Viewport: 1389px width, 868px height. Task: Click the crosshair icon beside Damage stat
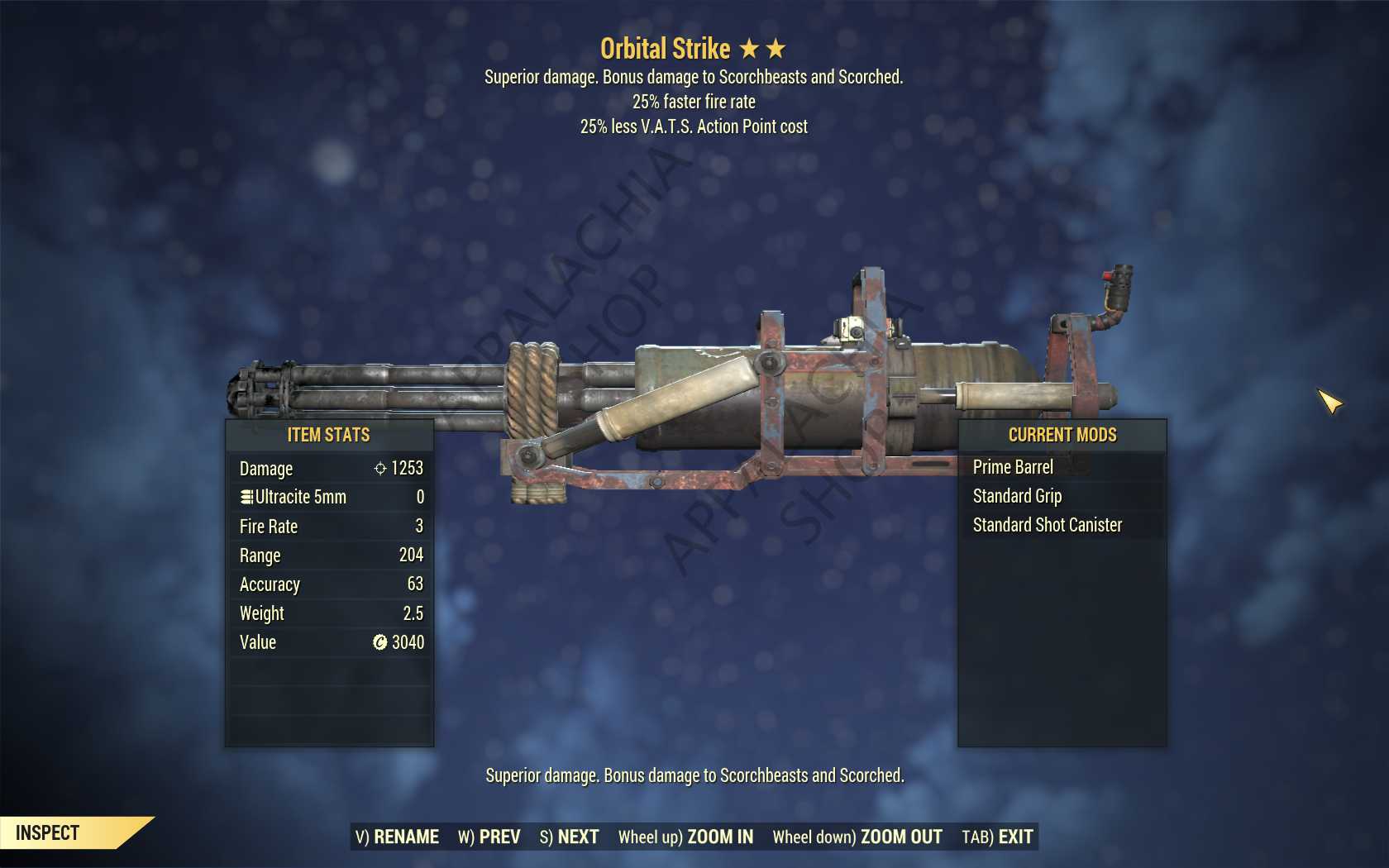[x=379, y=468]
